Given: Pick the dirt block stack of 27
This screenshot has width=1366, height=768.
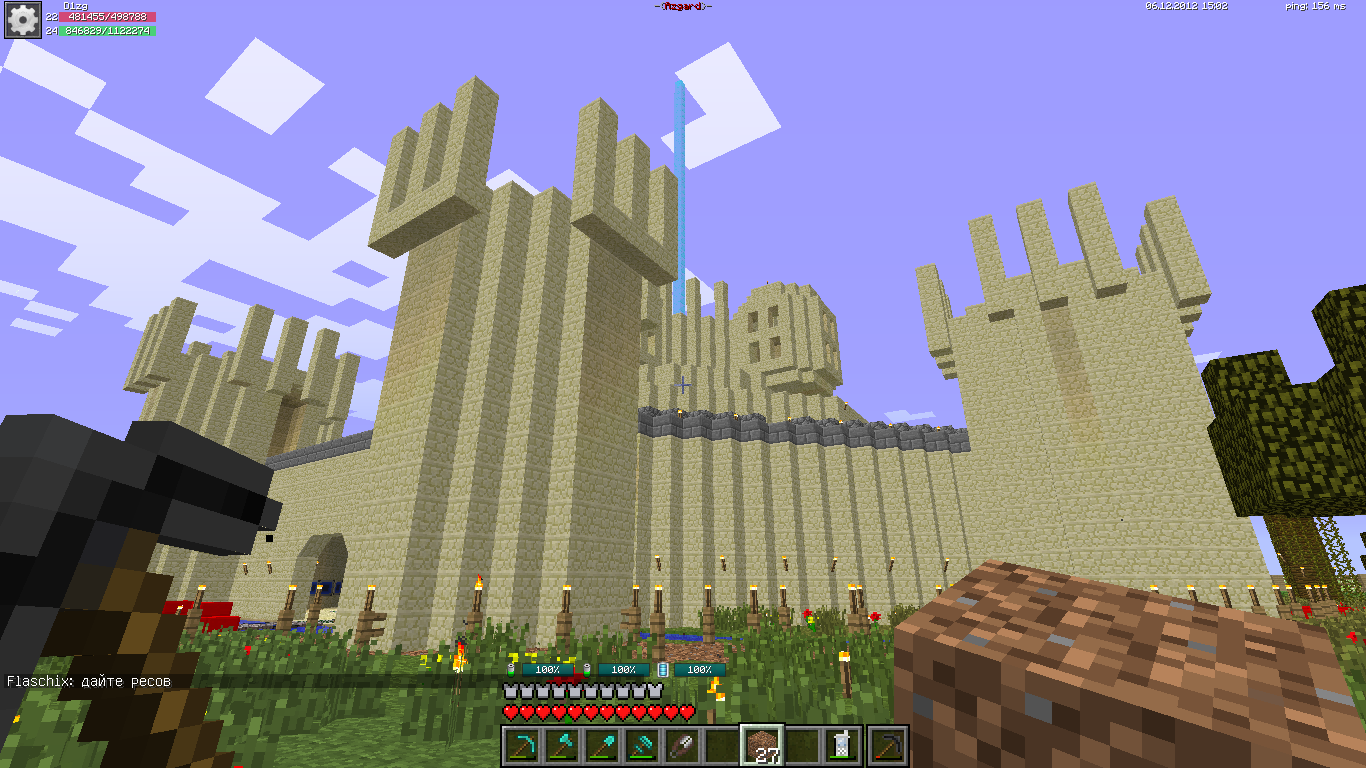Looking at the screenshot, I should click(762, 745).
